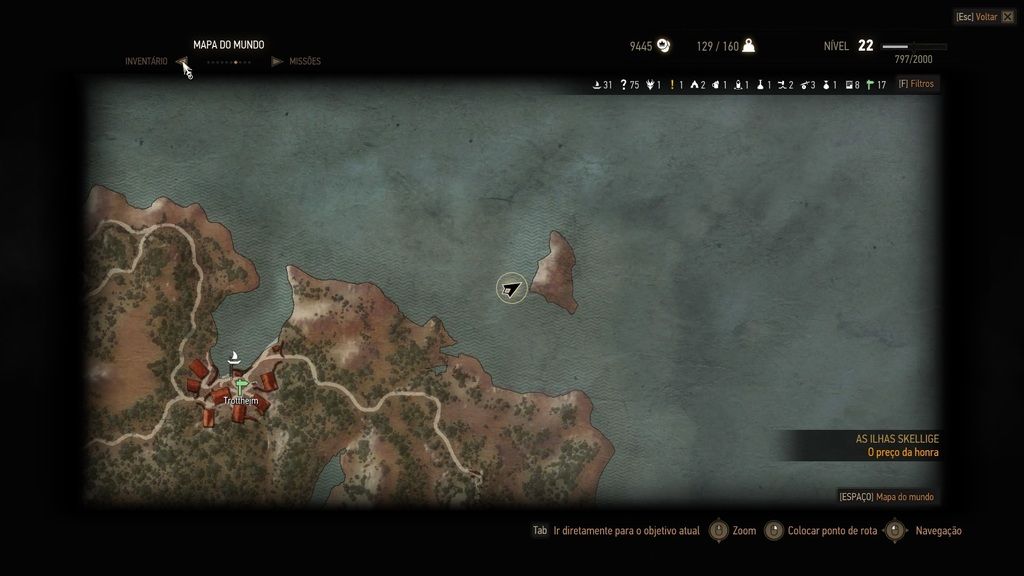The height and width of the screenshot is (576, 1024).
Task: Select the player position arrow marker
Action: point(512,289)
